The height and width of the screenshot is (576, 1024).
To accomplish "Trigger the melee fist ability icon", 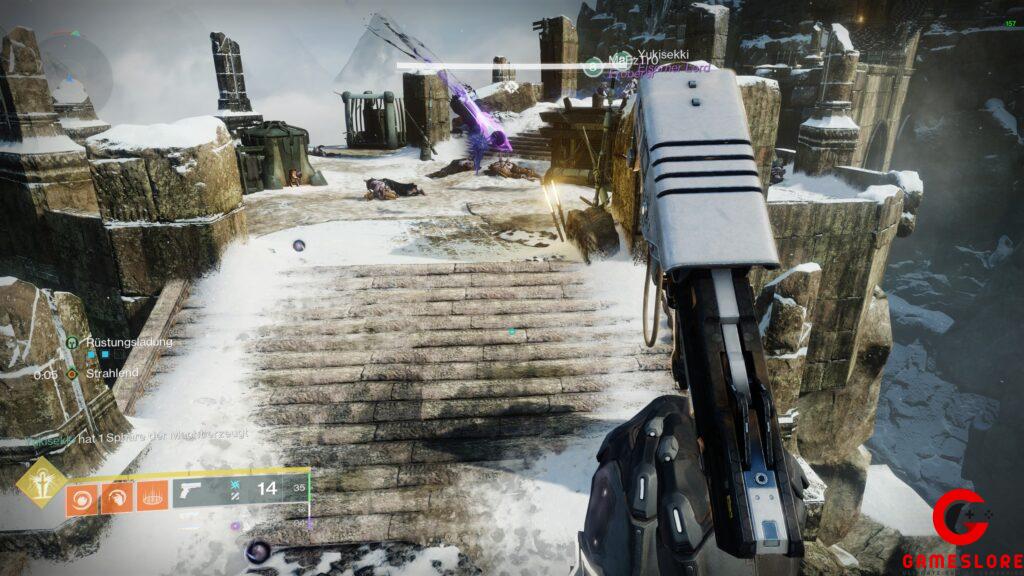I will tap(116, 495).
